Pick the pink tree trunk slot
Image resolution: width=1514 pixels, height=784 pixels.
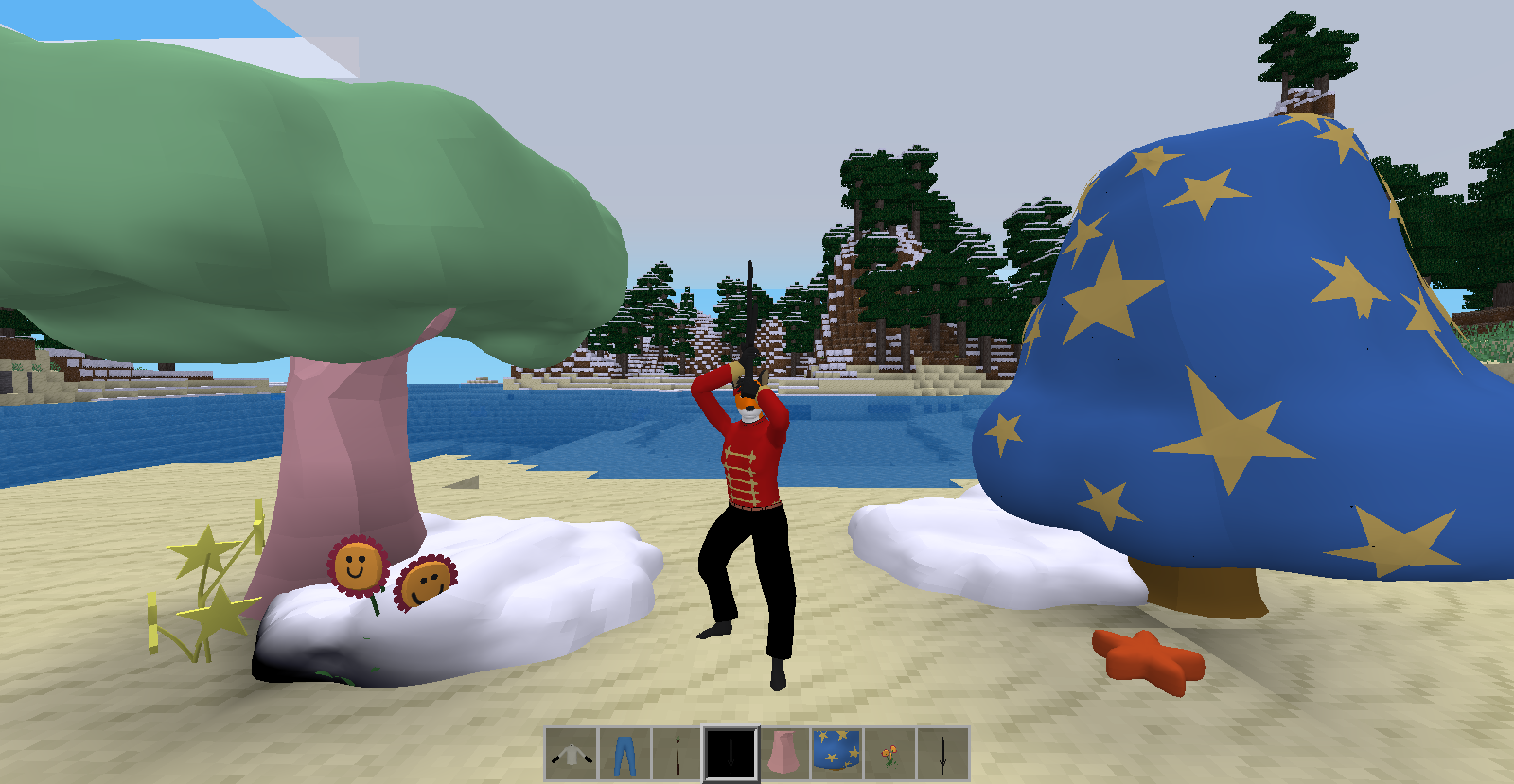[783, 754]
